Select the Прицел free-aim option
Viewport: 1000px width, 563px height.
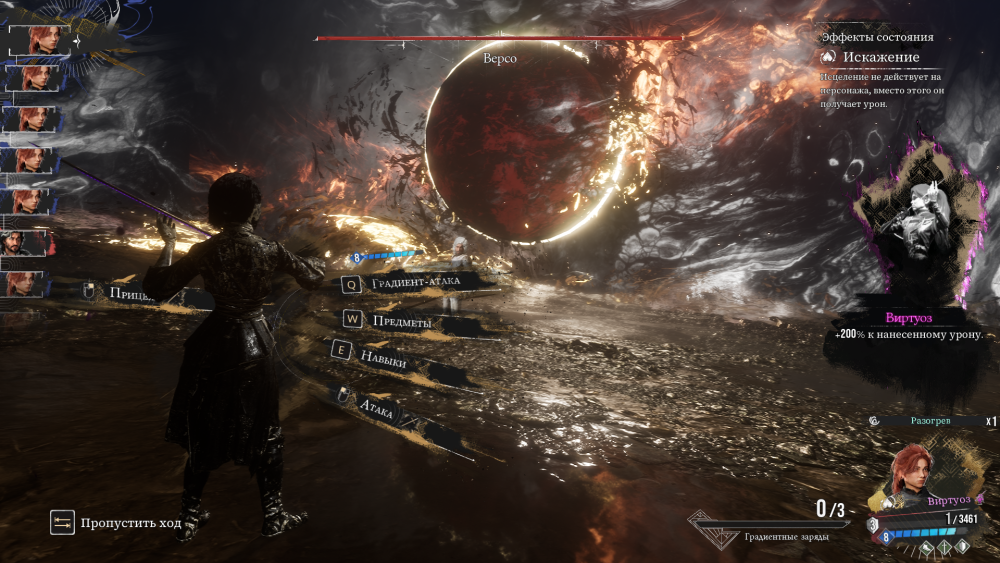(130, 293)
